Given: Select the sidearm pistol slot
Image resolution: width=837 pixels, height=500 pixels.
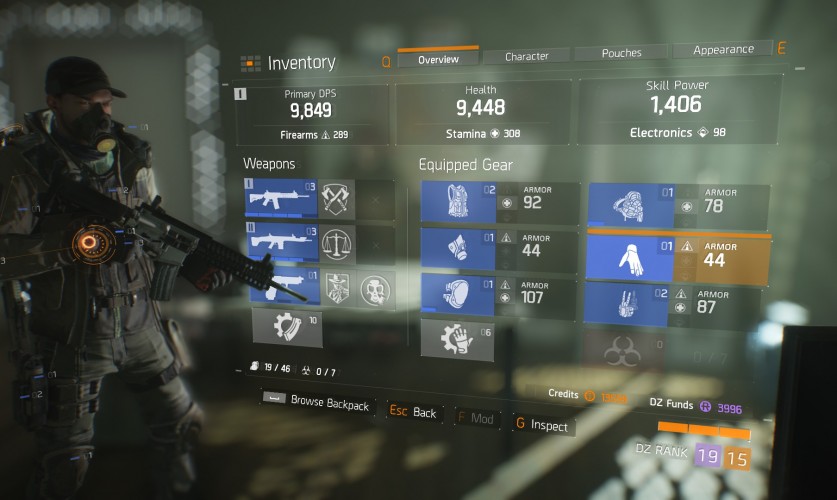Looking at the screenshot, I should (281, 288).
